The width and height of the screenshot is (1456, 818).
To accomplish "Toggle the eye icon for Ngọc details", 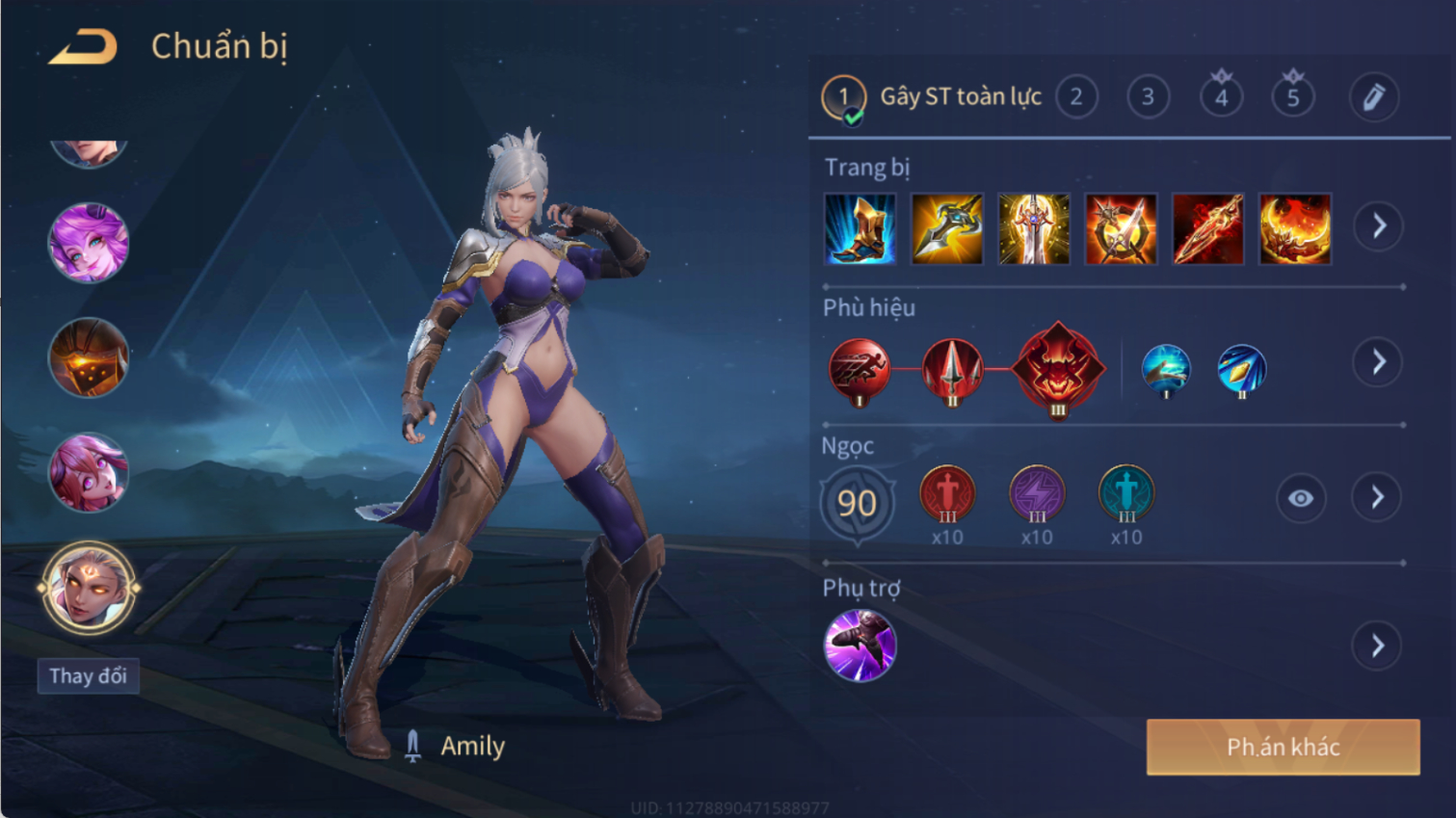I will 1300,498.
